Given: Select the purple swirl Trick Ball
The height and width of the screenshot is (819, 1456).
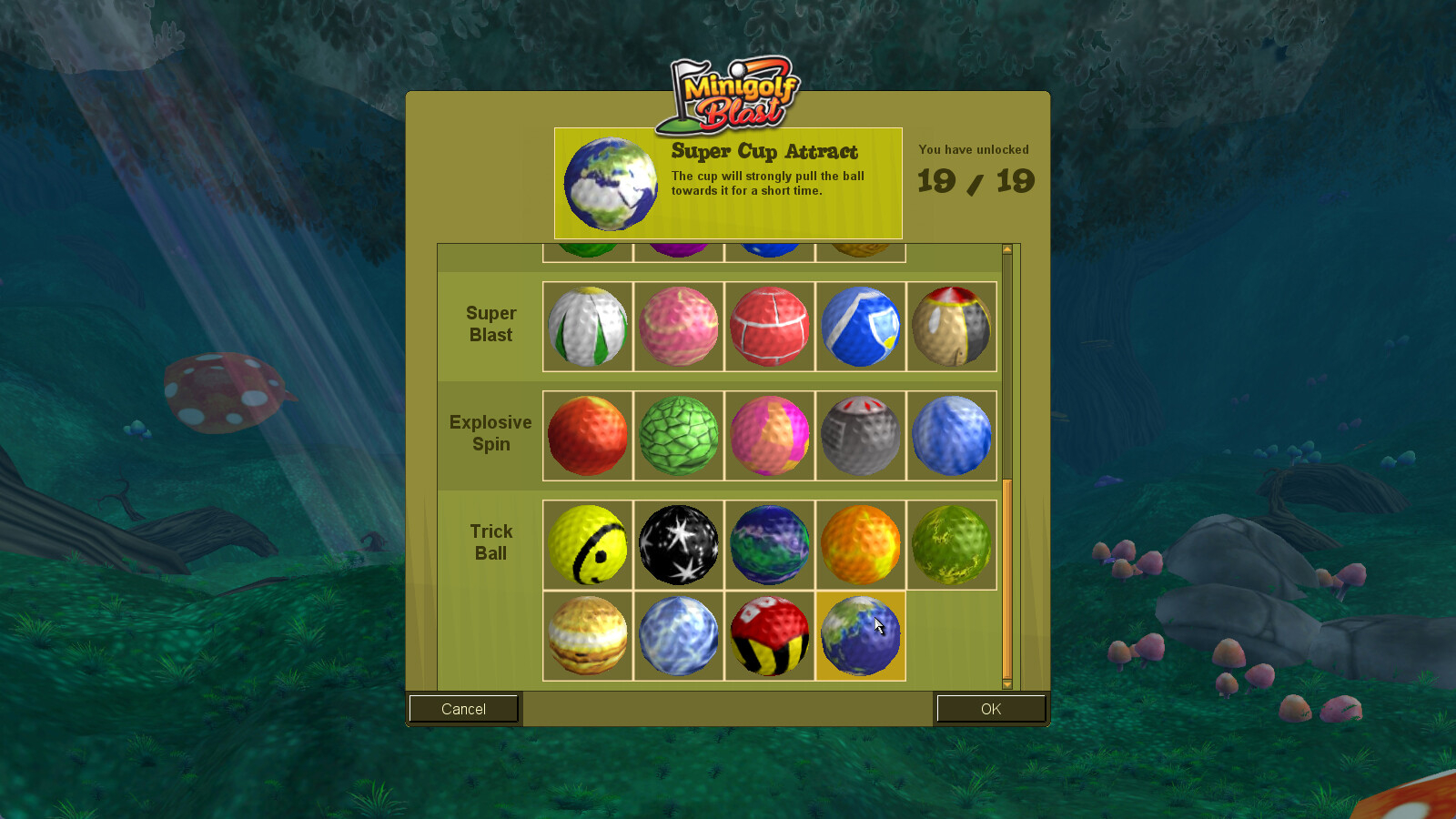Looking at the screenshot, I should coord(769,544).
